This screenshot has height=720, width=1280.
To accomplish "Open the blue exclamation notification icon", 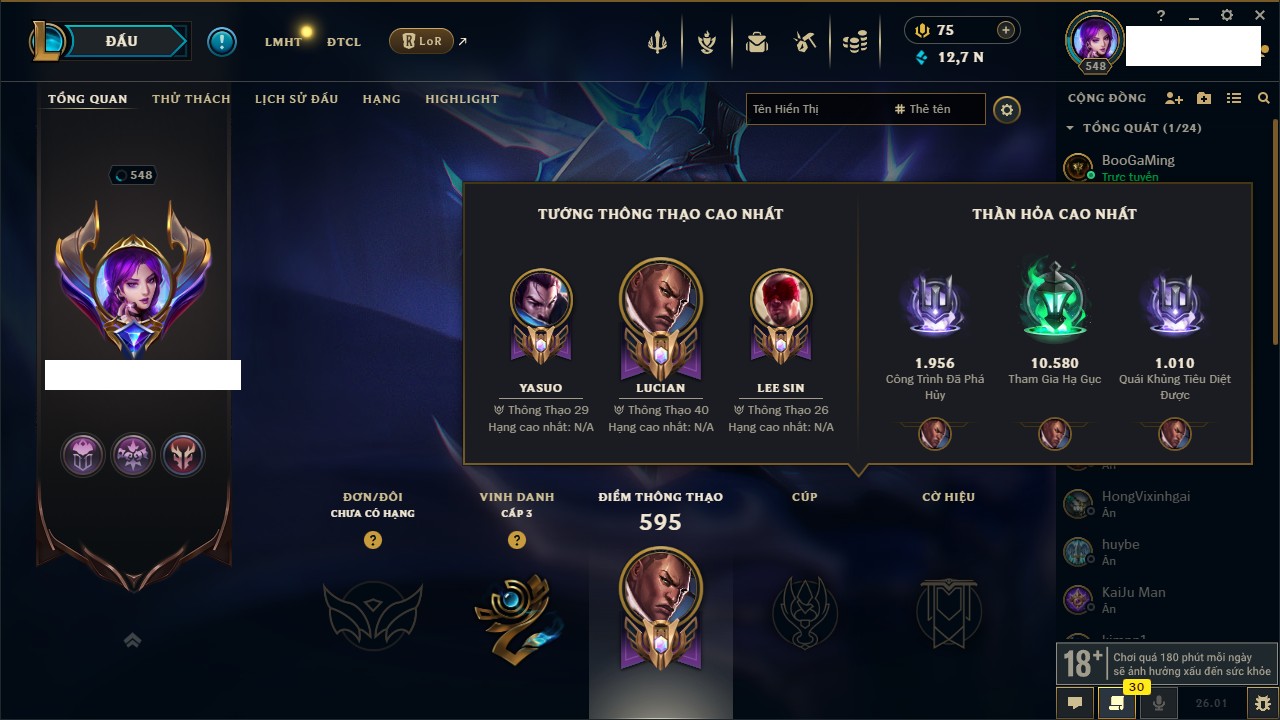I will (222, 41).
